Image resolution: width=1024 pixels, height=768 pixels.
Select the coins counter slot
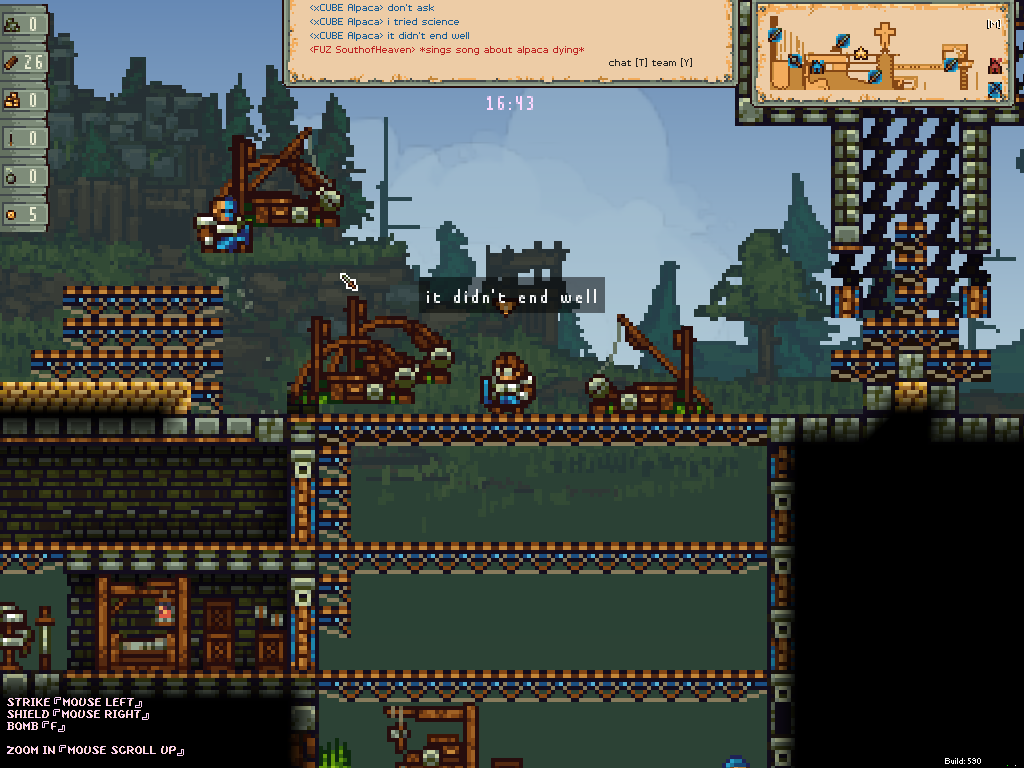[25, 214]
